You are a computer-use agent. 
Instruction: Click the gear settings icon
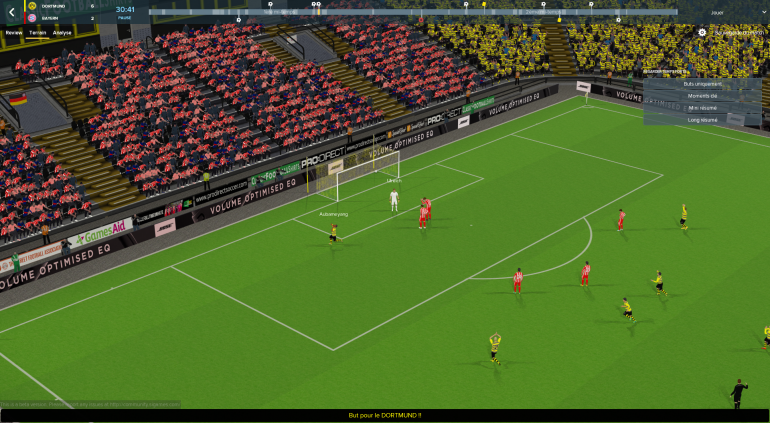(x=702, y=32)
